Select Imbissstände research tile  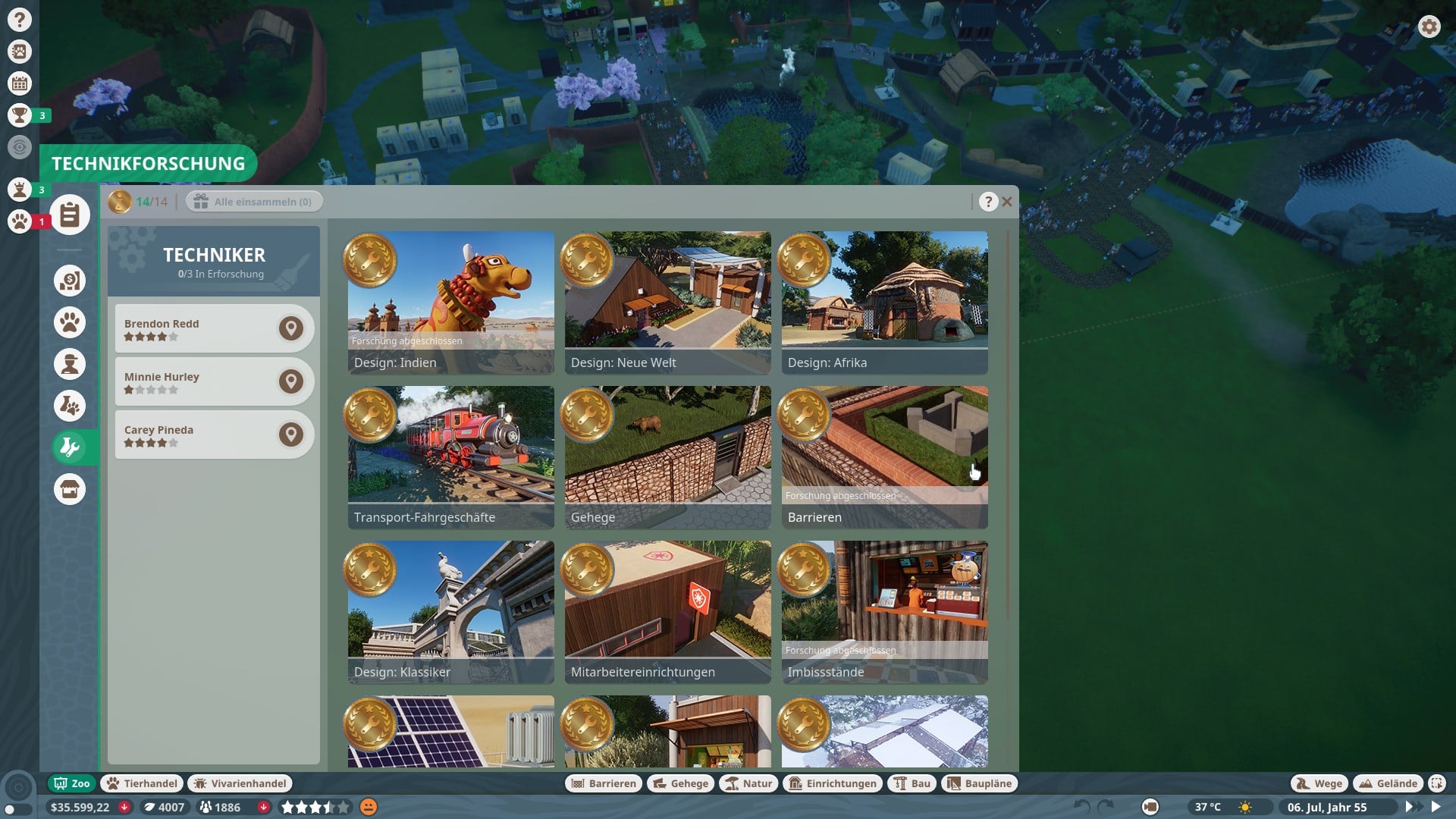pyautogui.click(x=884, y=611)
